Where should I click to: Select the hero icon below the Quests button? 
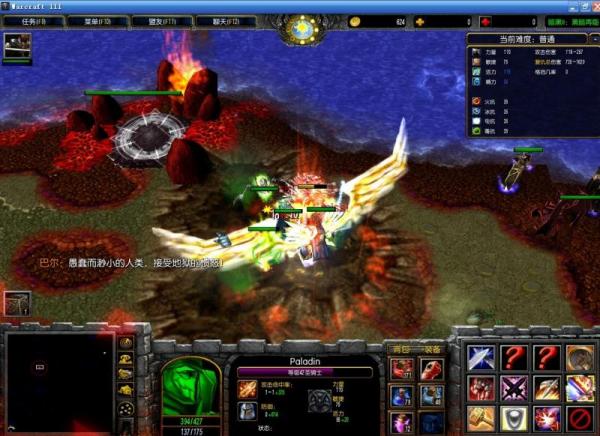(x=17, y=45)
